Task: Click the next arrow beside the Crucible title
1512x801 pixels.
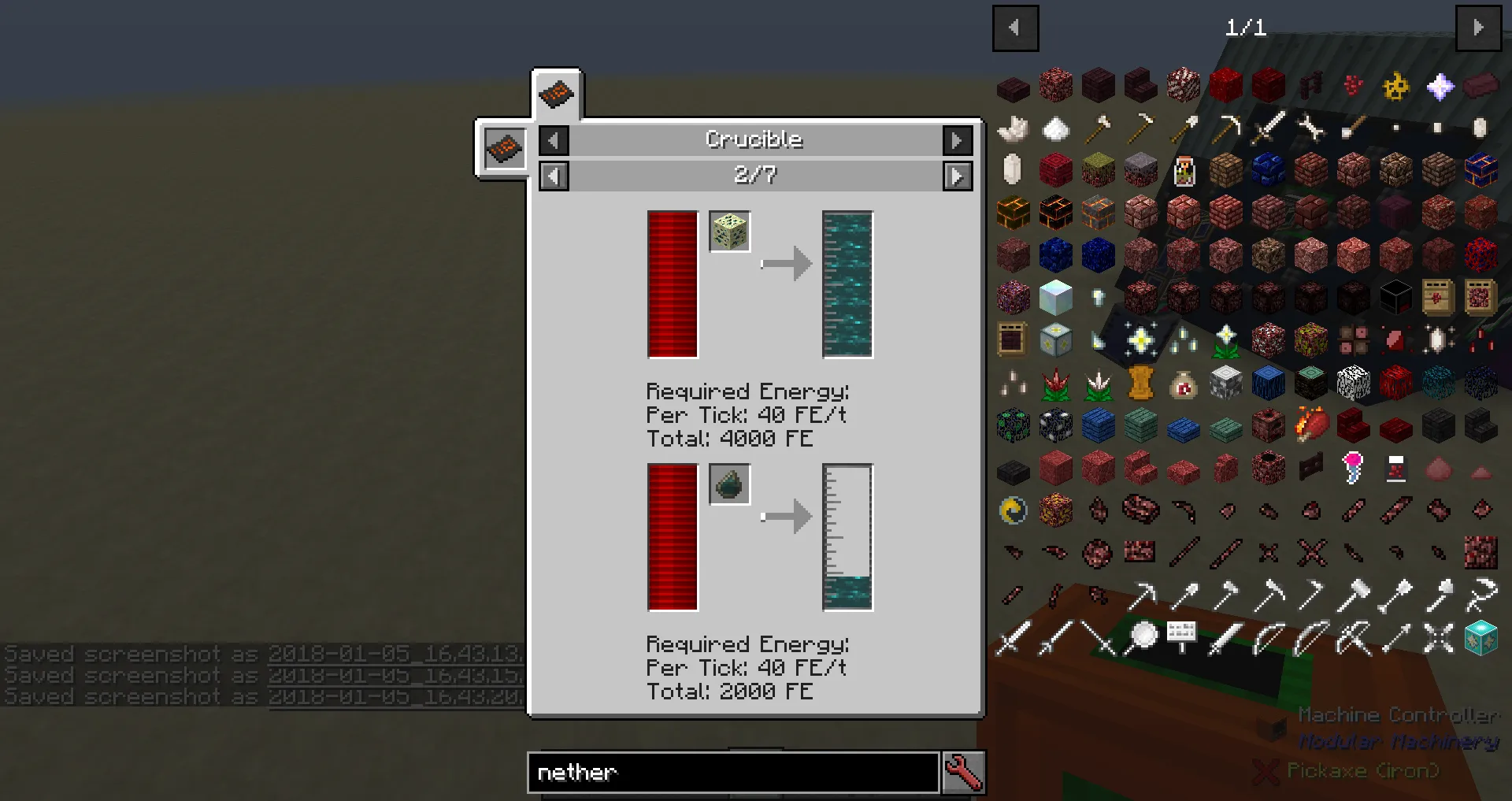Action: click(958, 140)
